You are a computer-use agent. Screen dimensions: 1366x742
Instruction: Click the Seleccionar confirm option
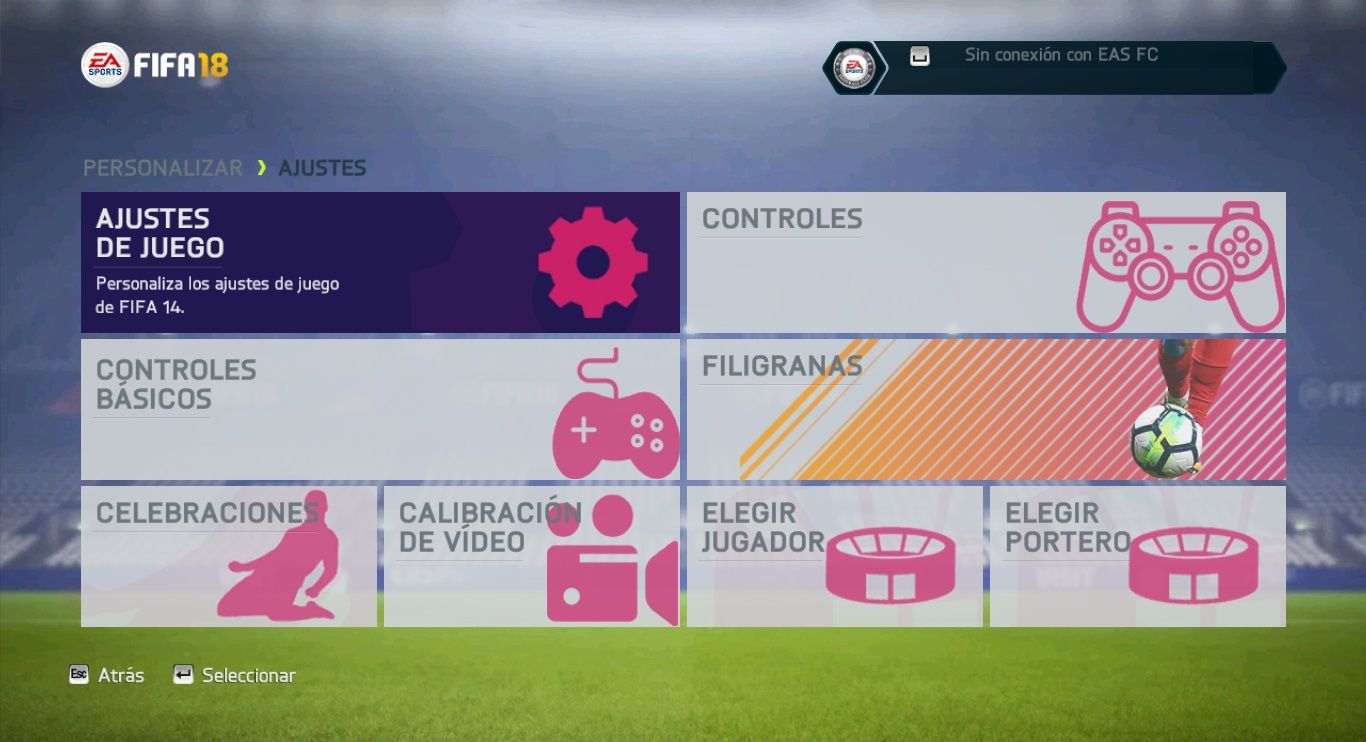click(235, 675)
